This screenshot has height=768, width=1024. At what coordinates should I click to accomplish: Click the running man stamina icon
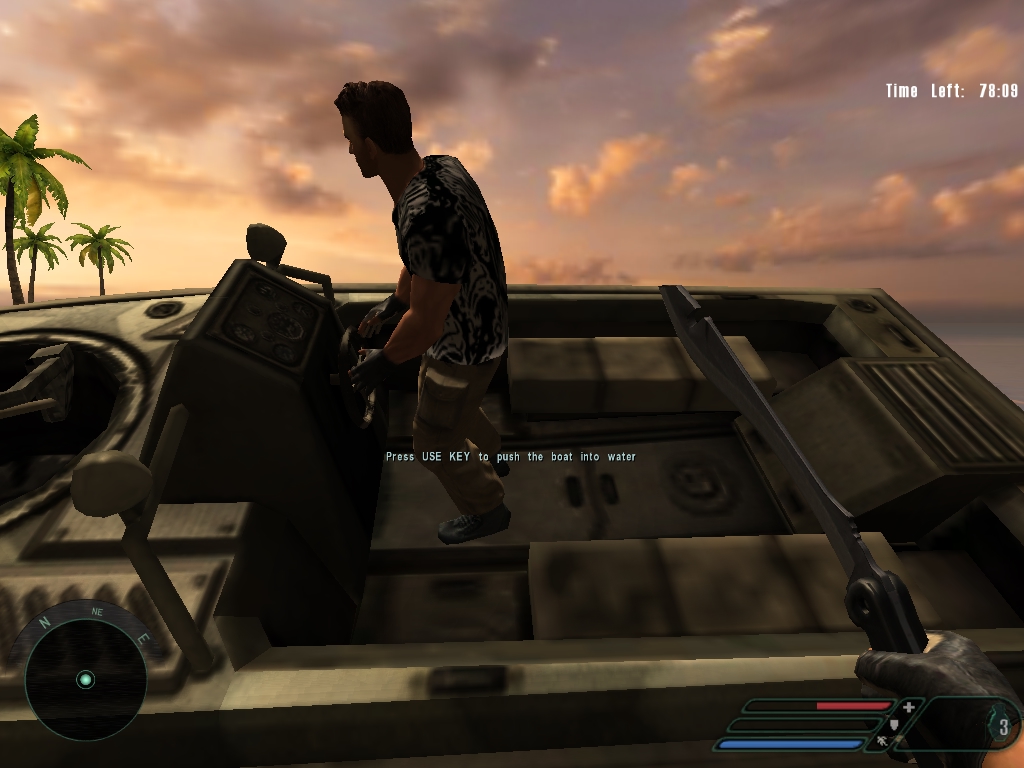(881, 742)
